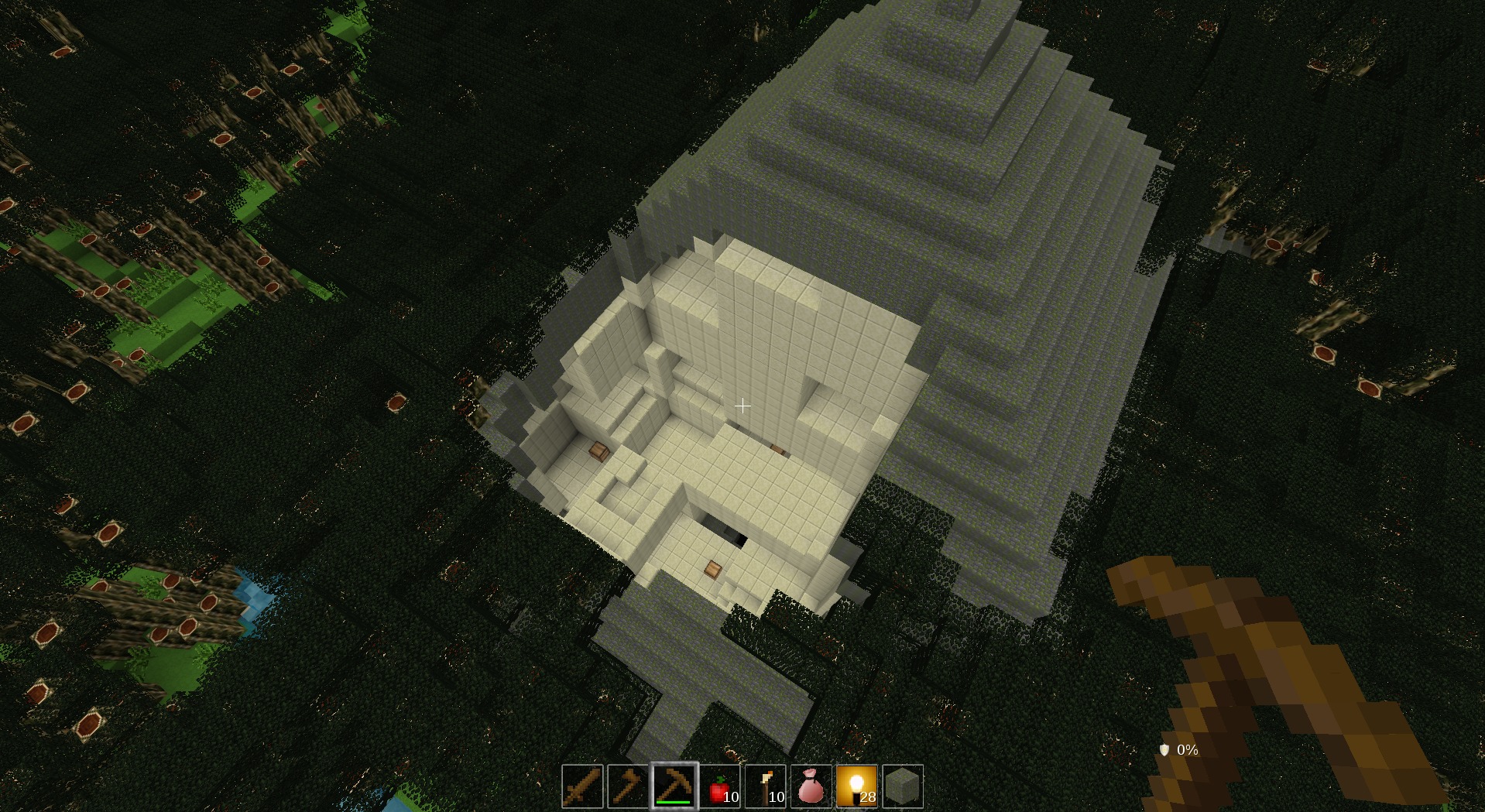Screen dimensions: 1485x812
Task: Select the glowing light bulb slot
Action: [x=857, y=786]
